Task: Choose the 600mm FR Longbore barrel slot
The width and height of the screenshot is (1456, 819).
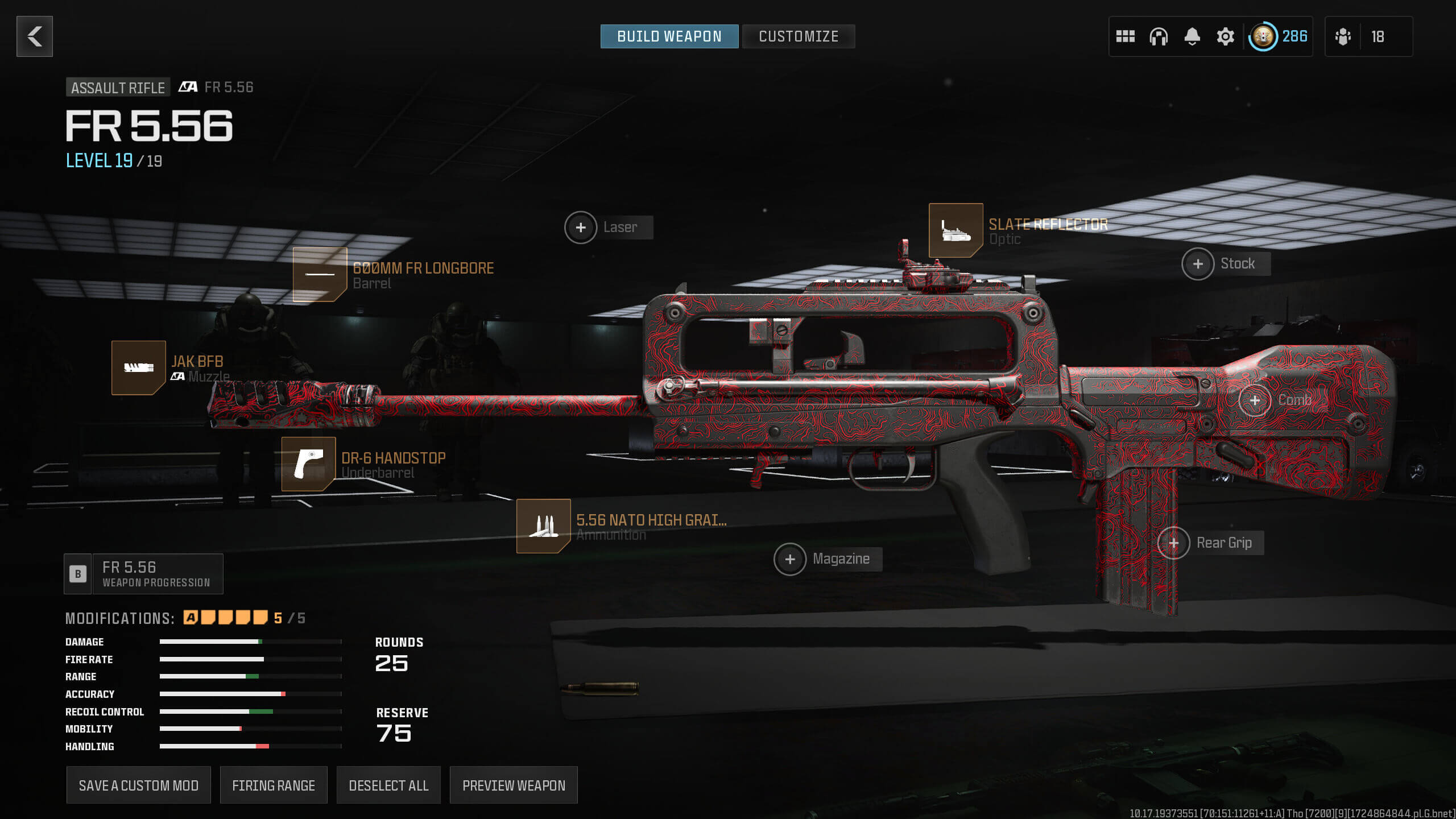Action: [320, 274]
